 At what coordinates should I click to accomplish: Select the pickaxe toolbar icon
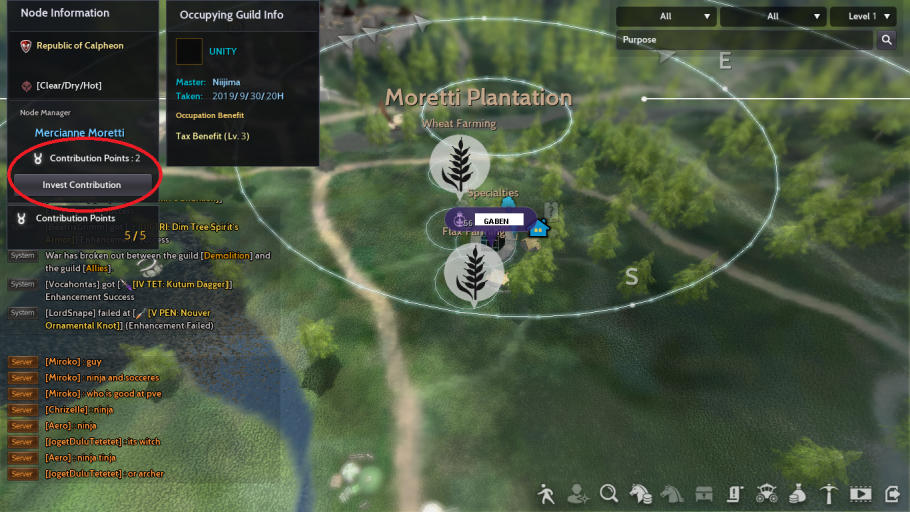(x=829, y=493)
